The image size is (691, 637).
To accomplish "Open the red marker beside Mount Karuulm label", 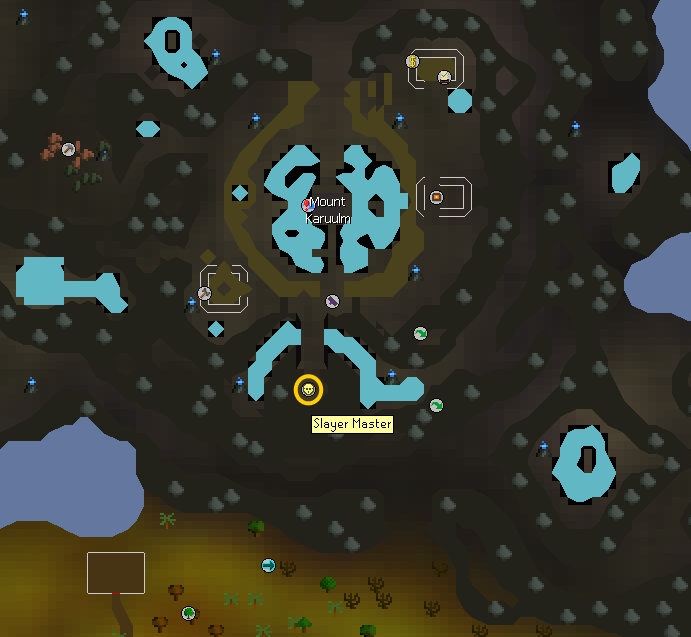I will (308, 205).
